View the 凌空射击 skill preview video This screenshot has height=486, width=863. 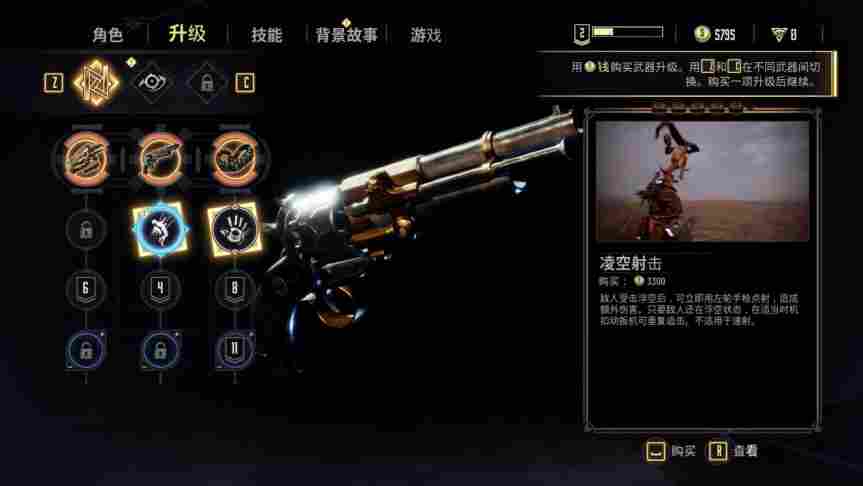point(702,181)
